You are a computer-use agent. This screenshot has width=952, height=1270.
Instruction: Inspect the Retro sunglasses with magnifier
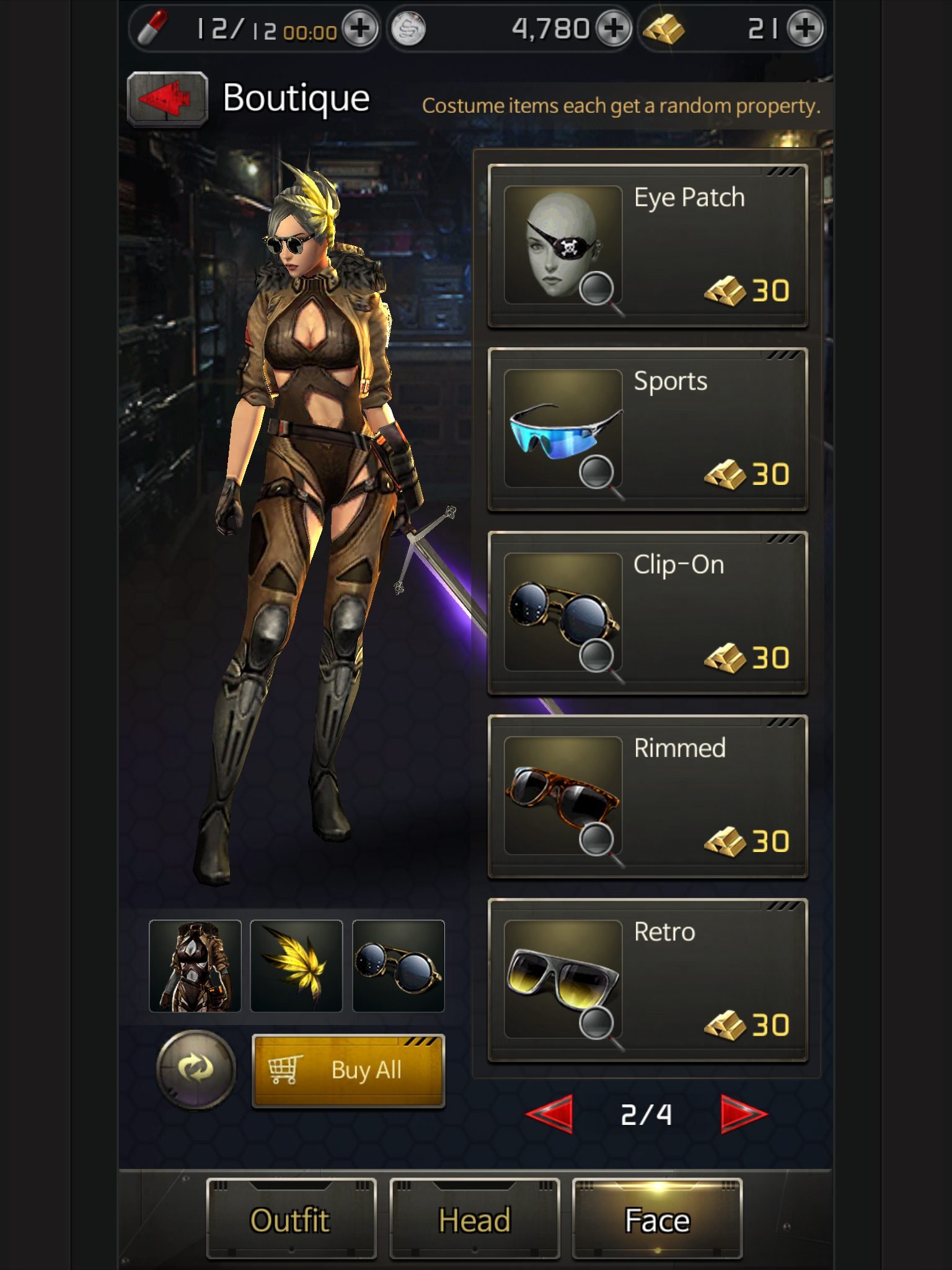[598, 1024]
